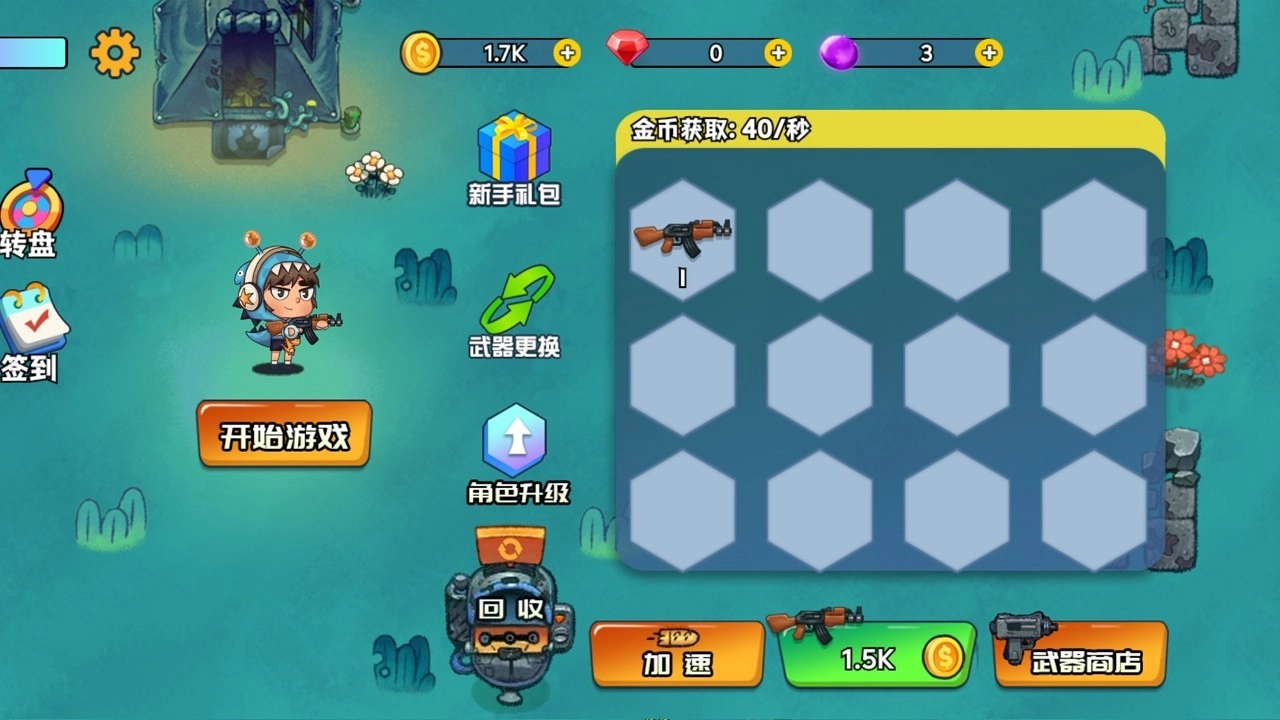Click the blue progress bar top left
This screenshot has height=720, width=1280.
[32, 53]
